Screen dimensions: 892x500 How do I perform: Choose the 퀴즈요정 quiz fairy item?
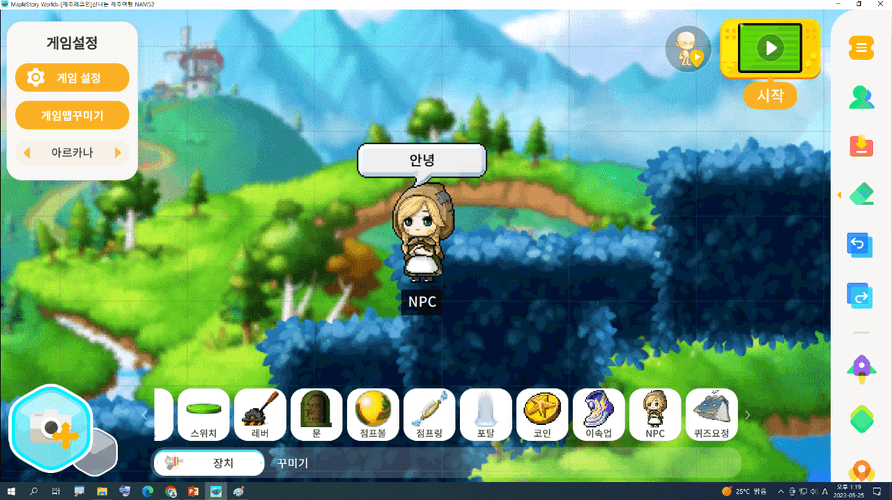712,414
